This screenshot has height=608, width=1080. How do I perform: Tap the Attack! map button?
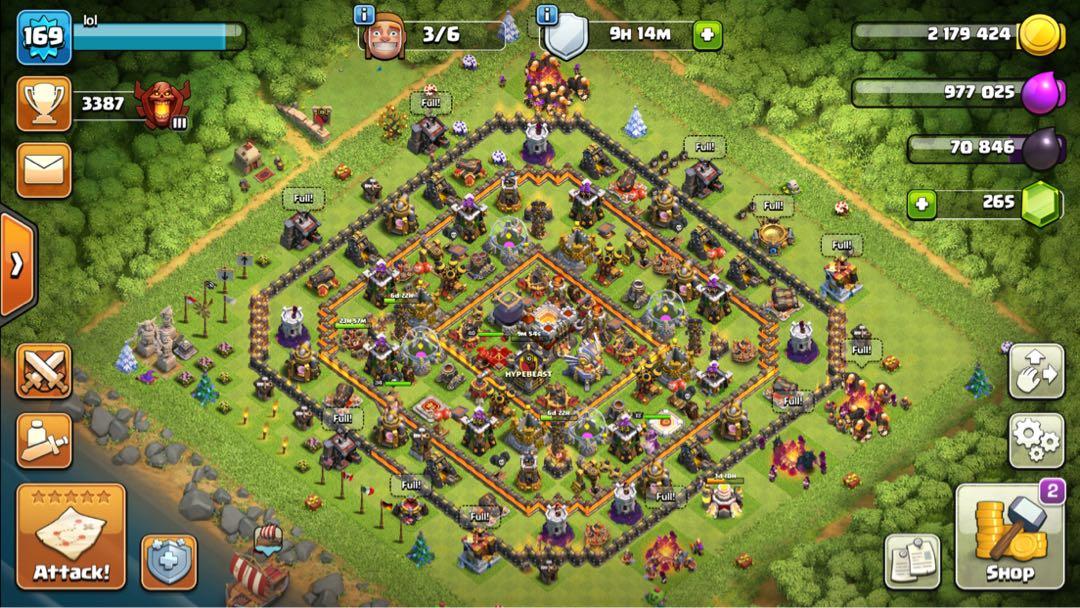71,537
